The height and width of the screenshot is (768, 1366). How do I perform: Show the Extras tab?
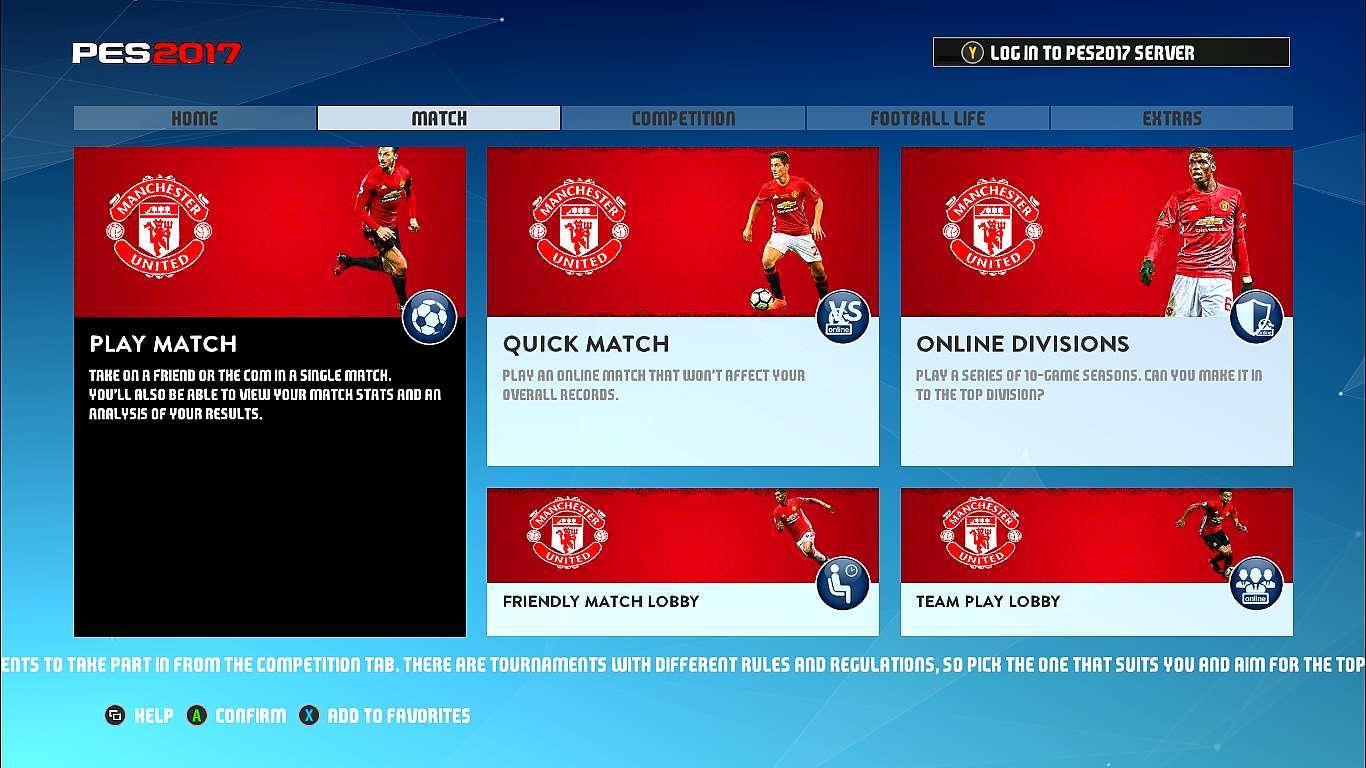1171,118
